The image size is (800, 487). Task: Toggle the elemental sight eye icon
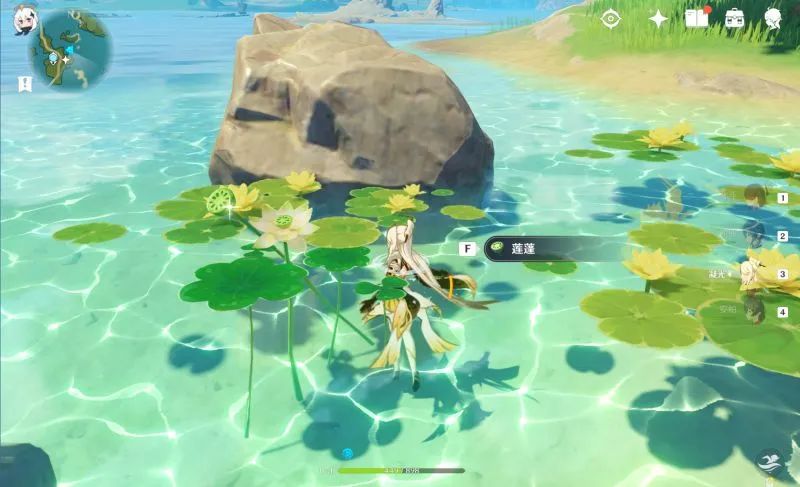[x=610, y=18]
